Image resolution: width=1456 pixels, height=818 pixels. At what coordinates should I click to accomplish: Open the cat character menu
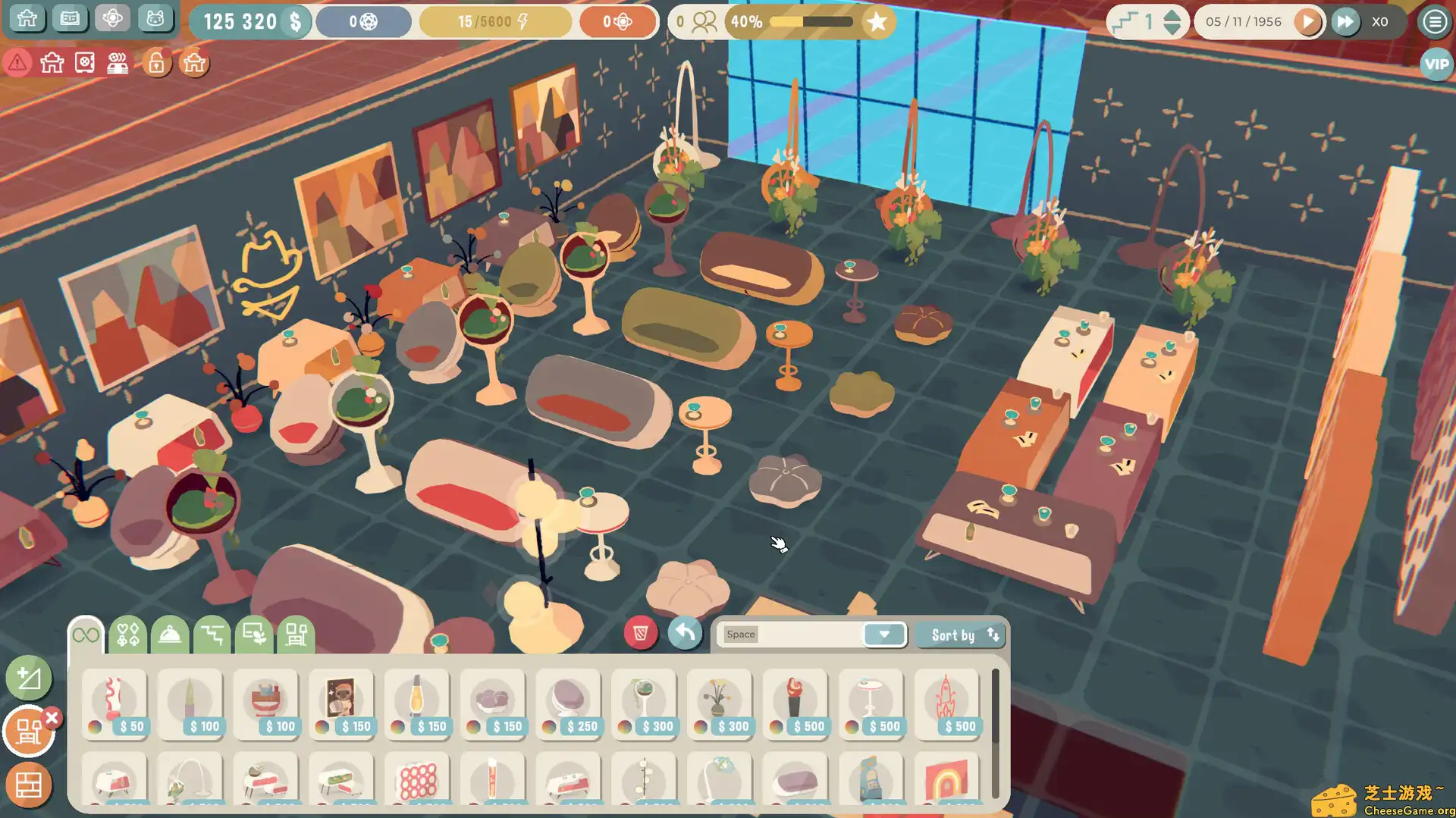(155, 19)
